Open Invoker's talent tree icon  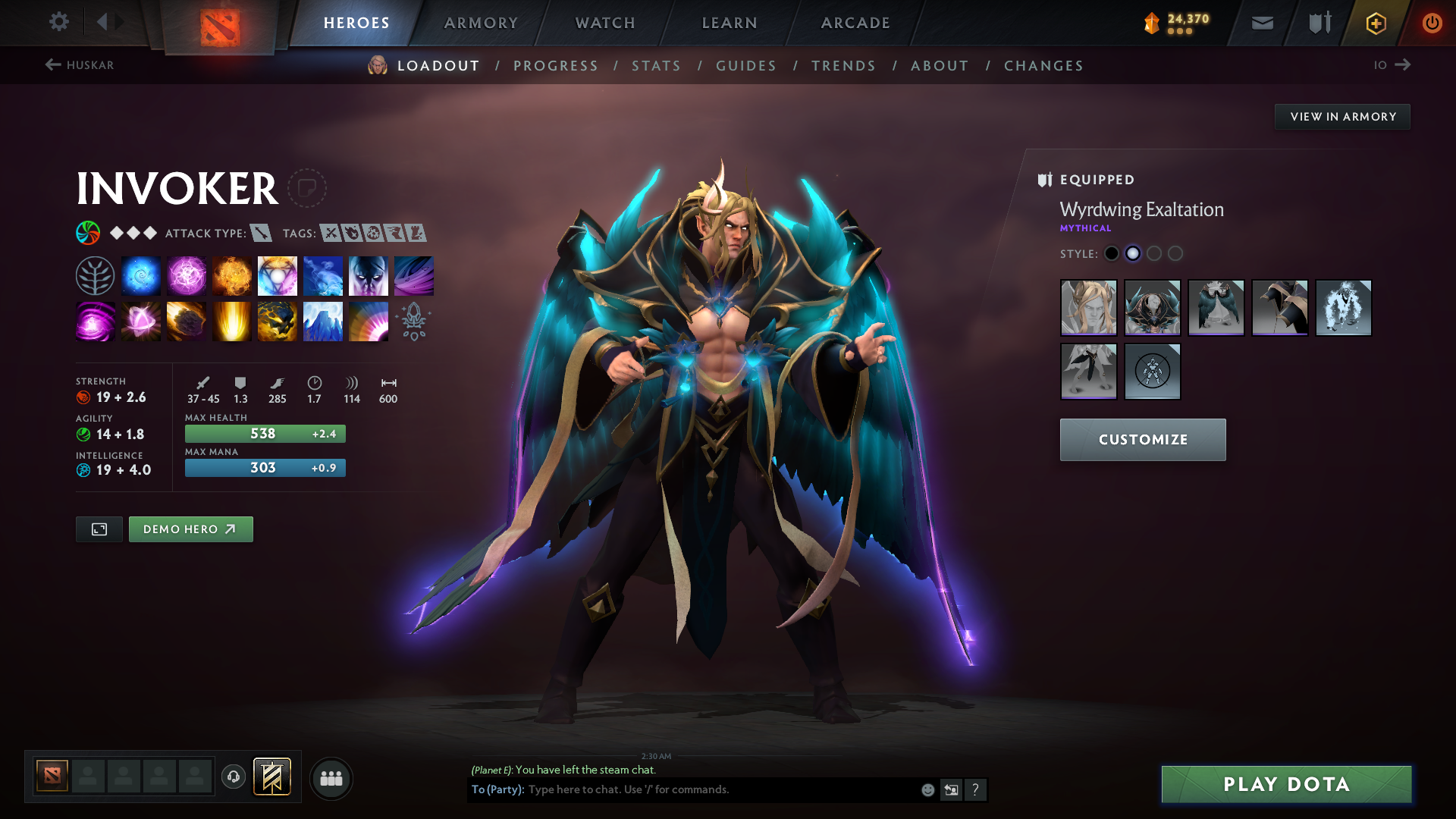(x=95, y=275)
